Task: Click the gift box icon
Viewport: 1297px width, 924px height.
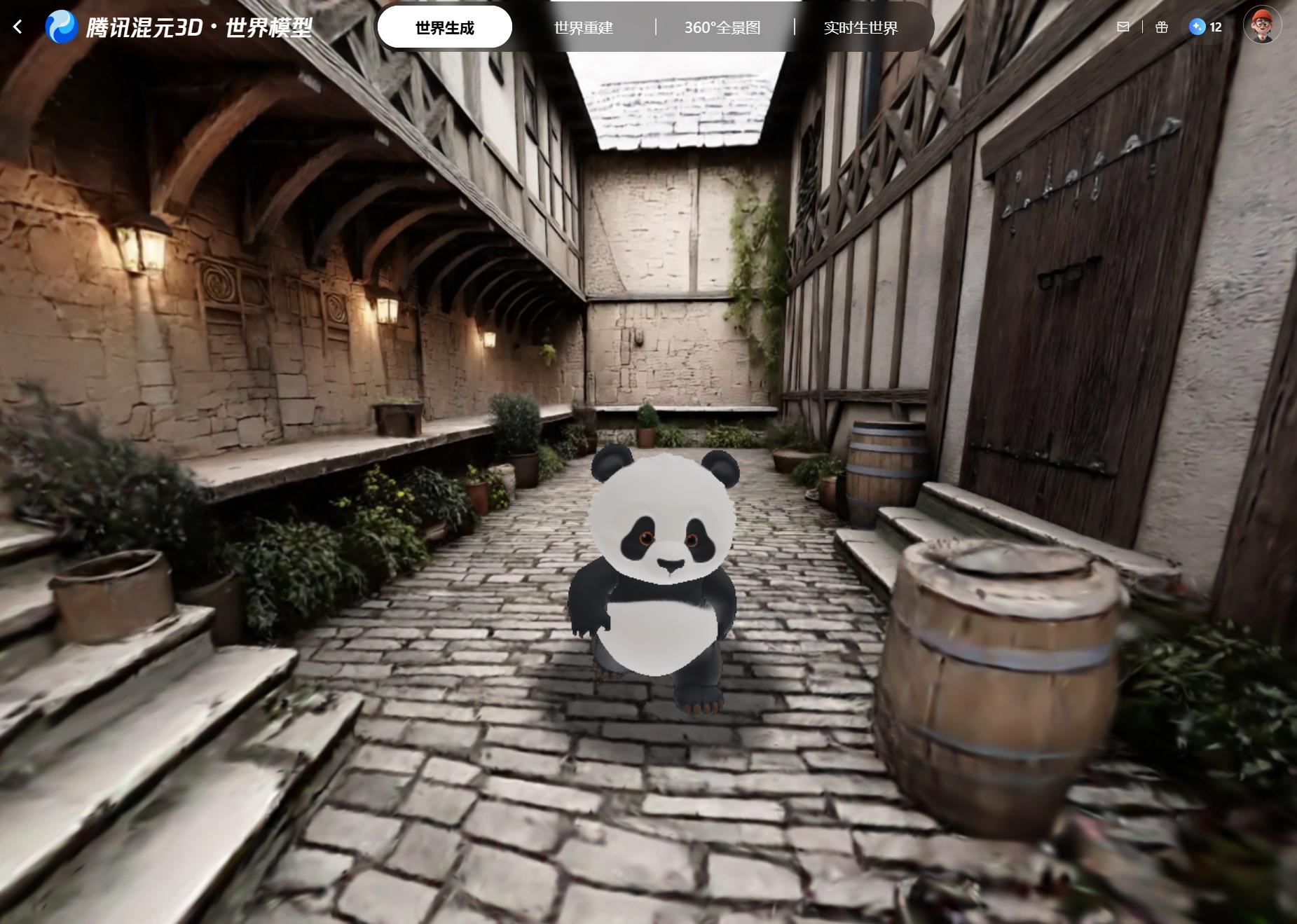Action: [1162, 27]
